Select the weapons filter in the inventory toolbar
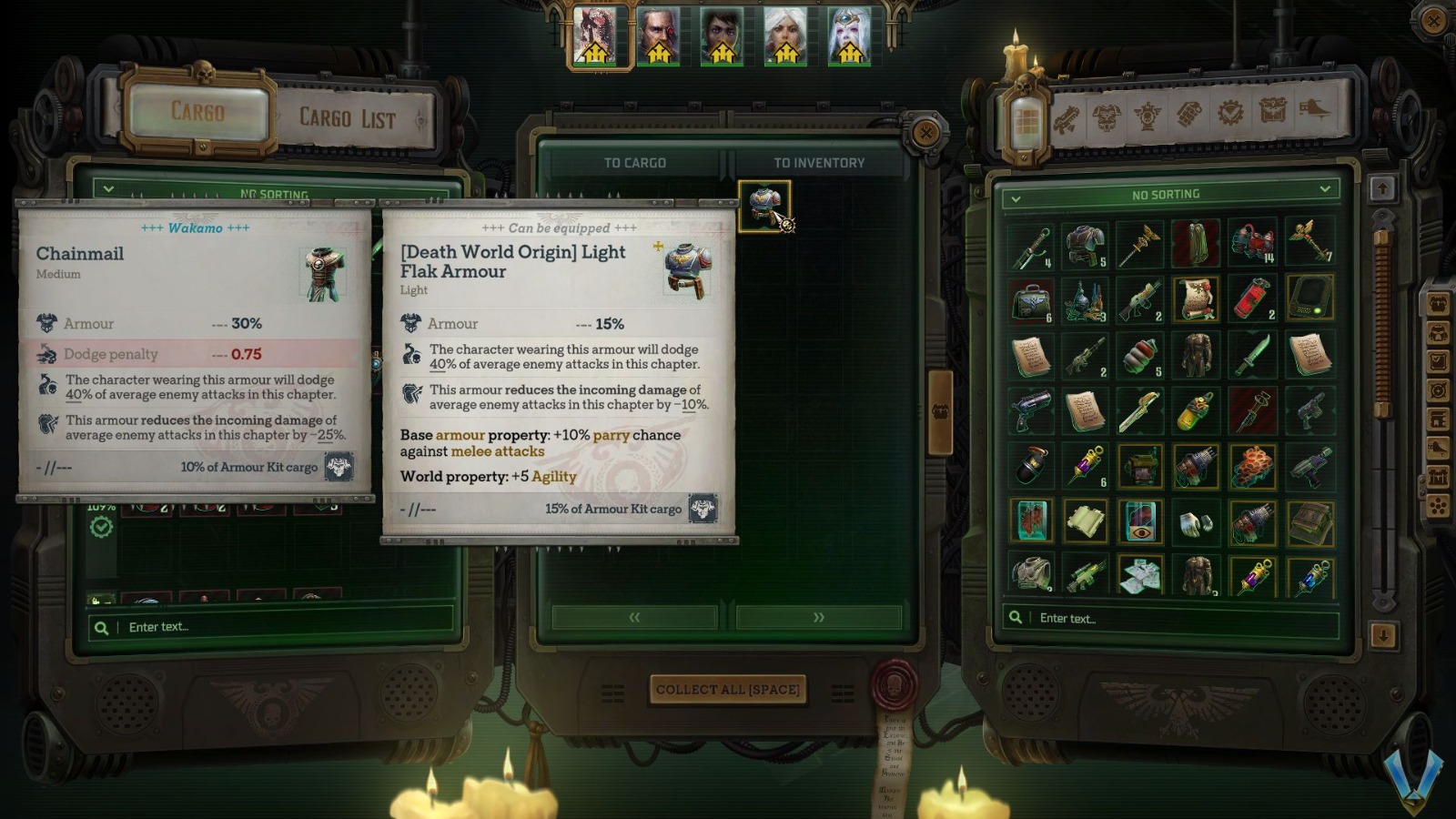 (x=1067, y=116)
